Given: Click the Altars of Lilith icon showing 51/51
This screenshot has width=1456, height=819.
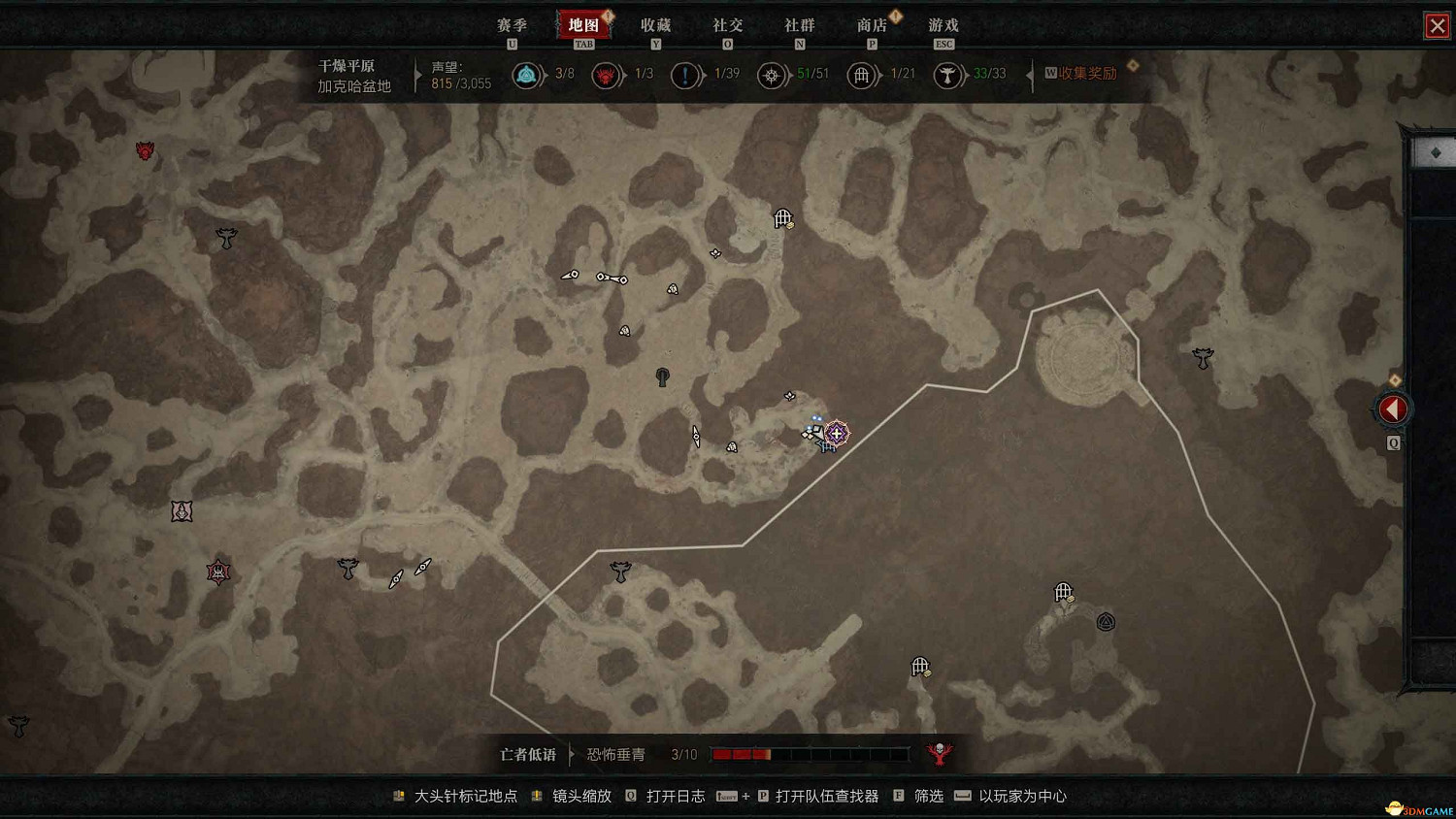Looking at the screenshot, I should (773, 74).
